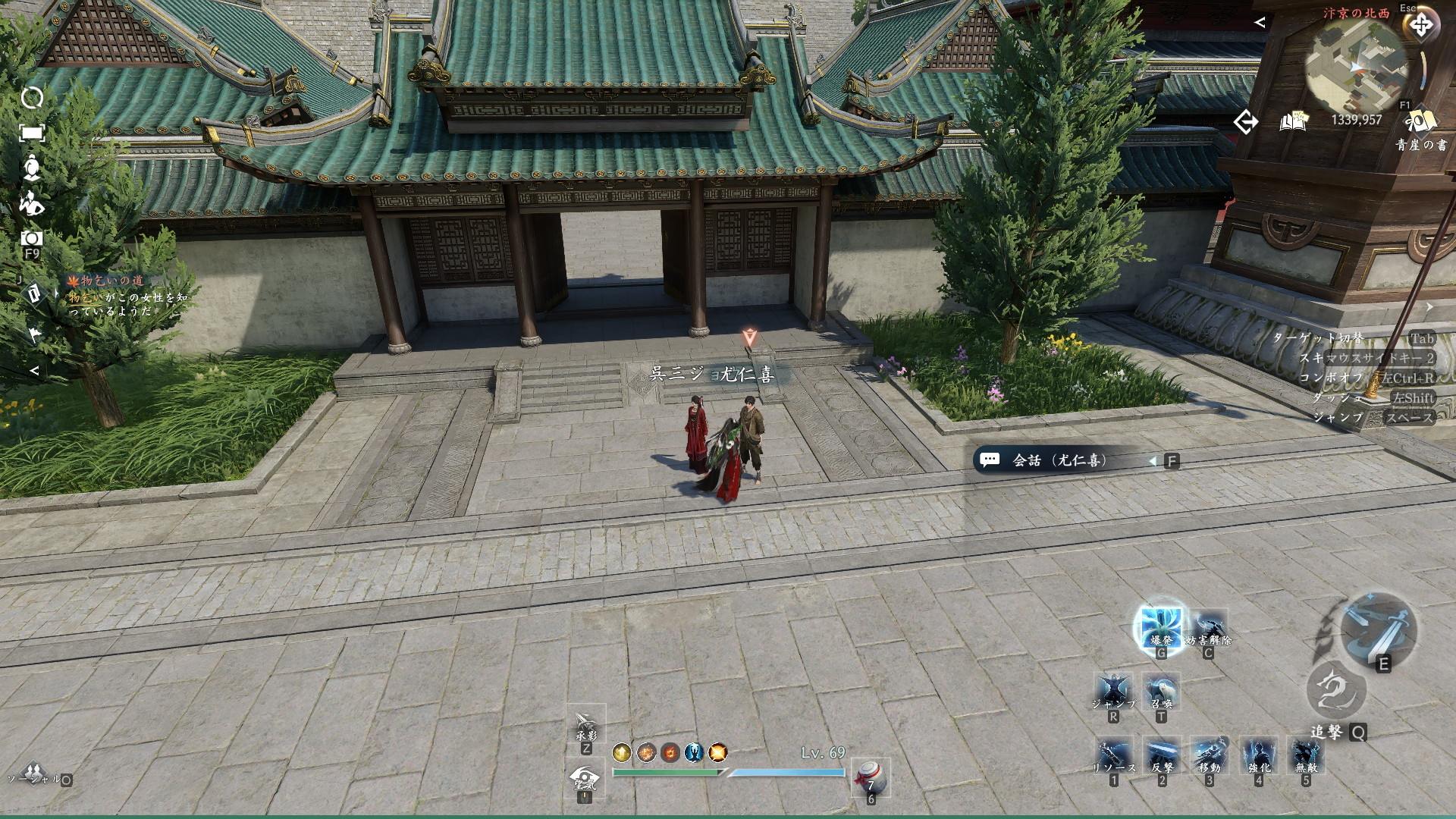The image size is (1456, 819).
Task: Activate the 召喚 summon skill
Action: (1161, 692)
